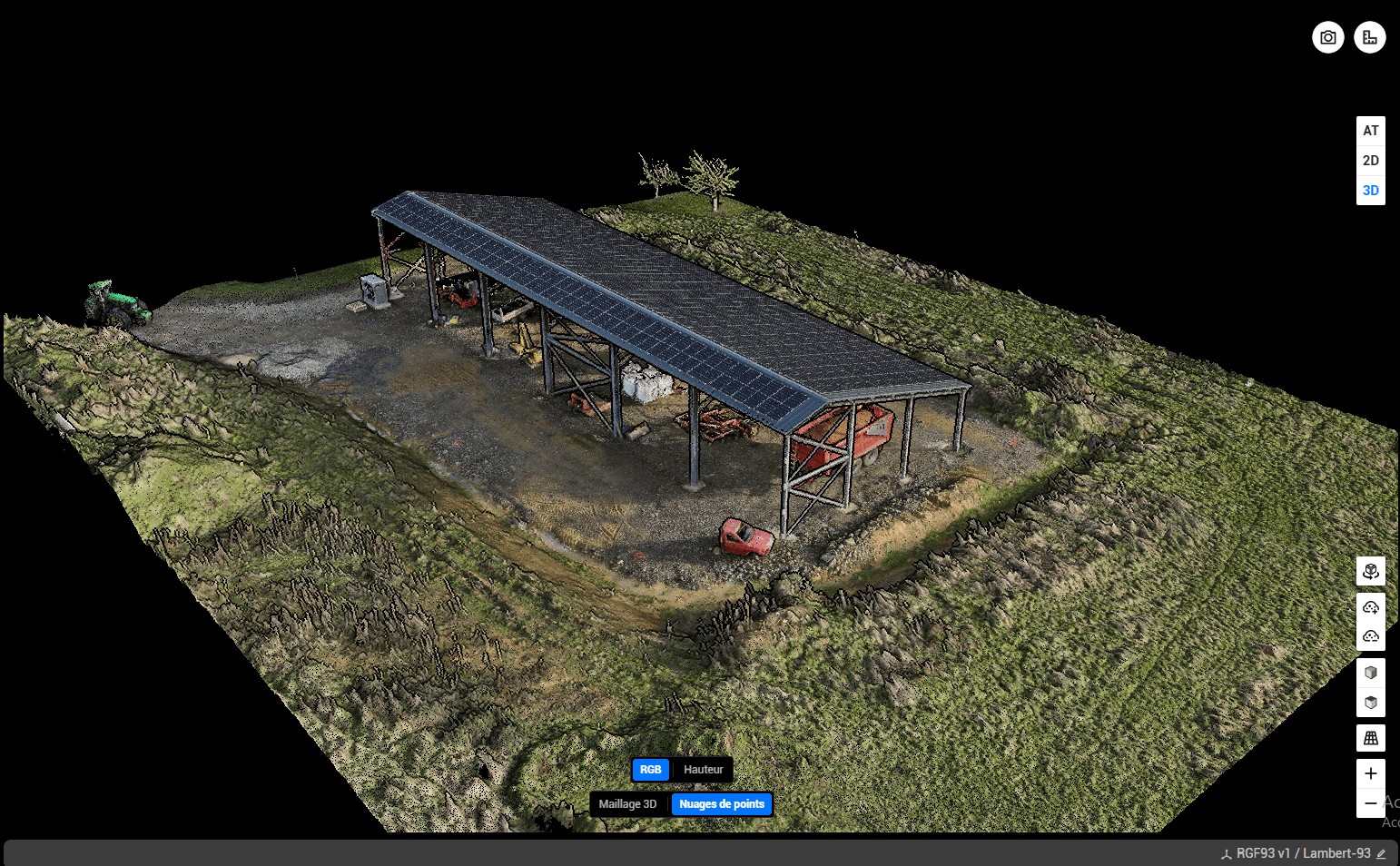The image size is (1400, 866).
Task: Switch to the 2D view
Action: [x=1370, y=161]
